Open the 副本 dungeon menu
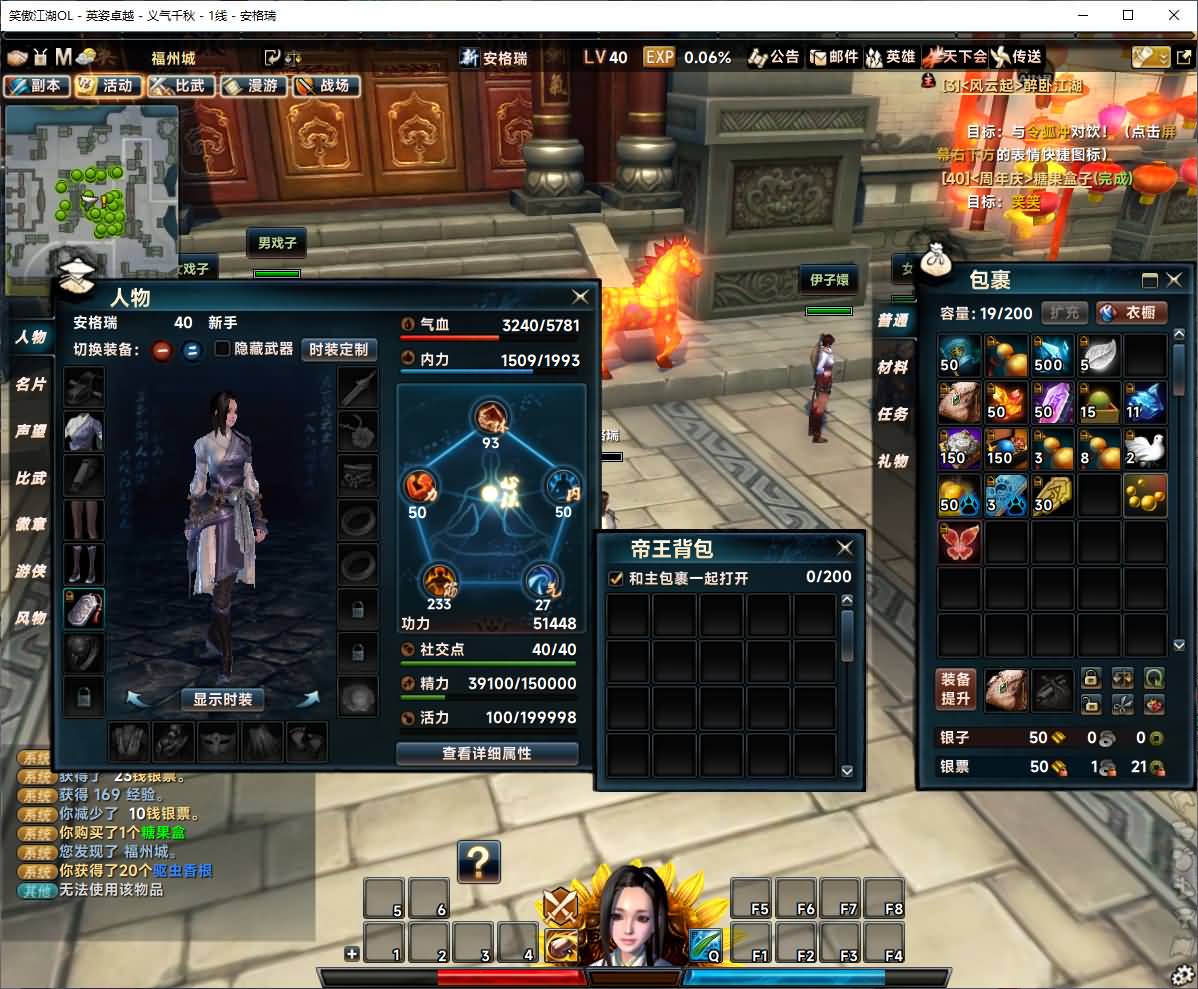 pyautogui.click(x=37, y=86)
